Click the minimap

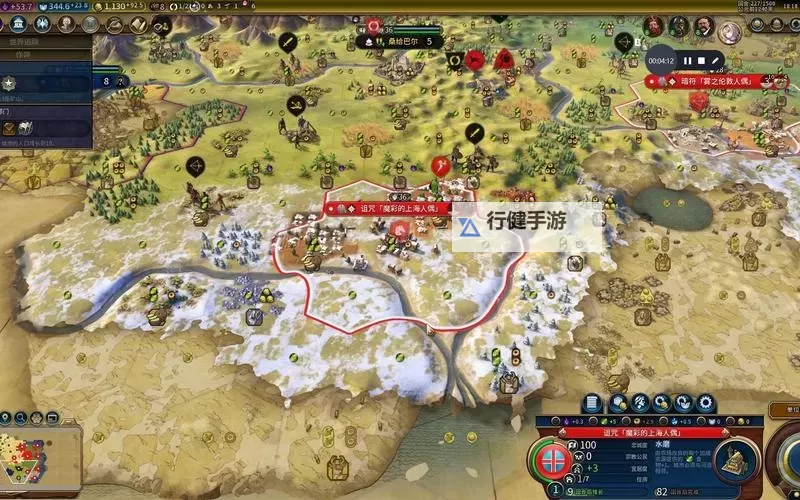click(40, 447)
